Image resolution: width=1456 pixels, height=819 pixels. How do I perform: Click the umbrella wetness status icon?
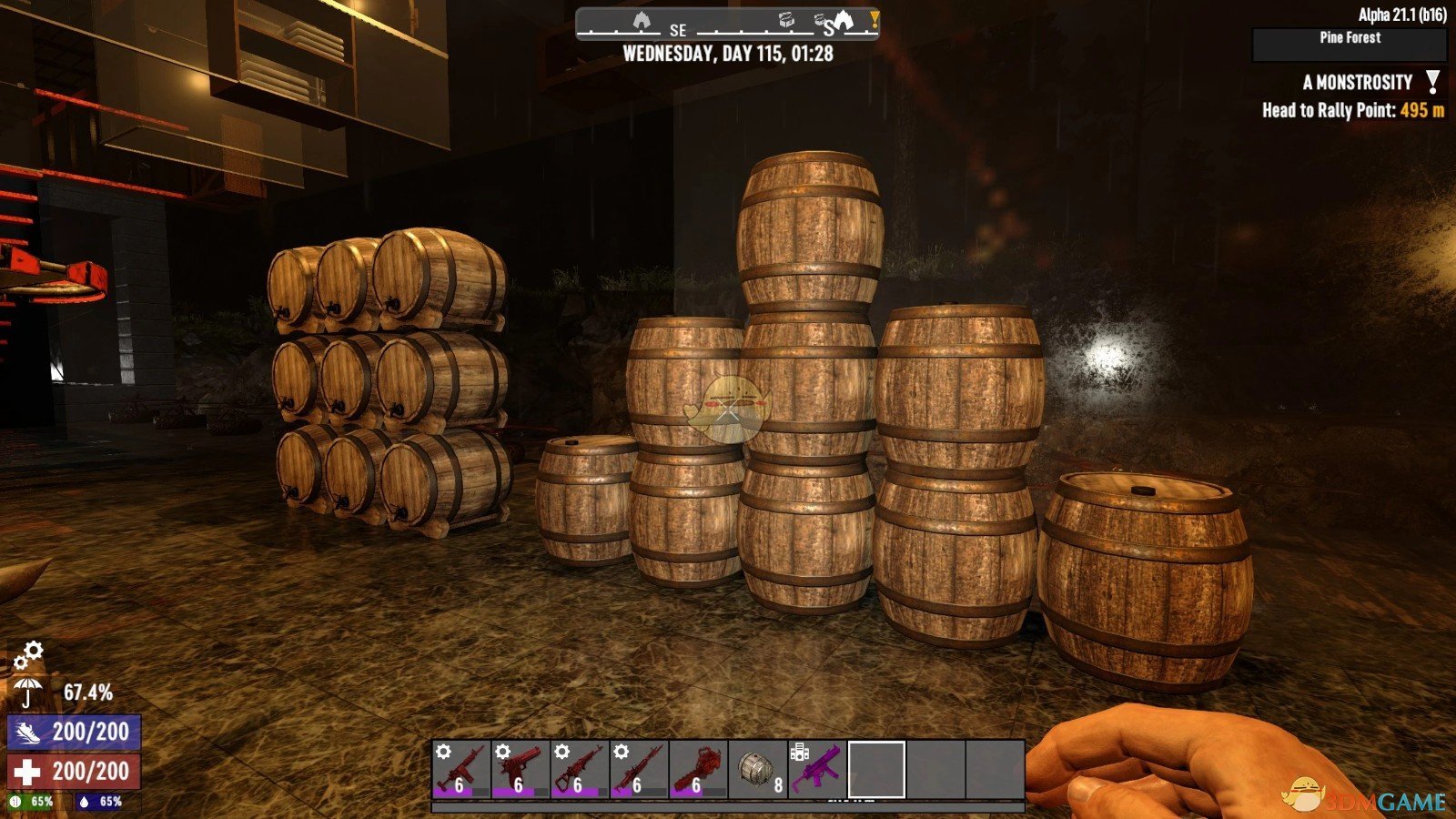(x=28, y=693)
